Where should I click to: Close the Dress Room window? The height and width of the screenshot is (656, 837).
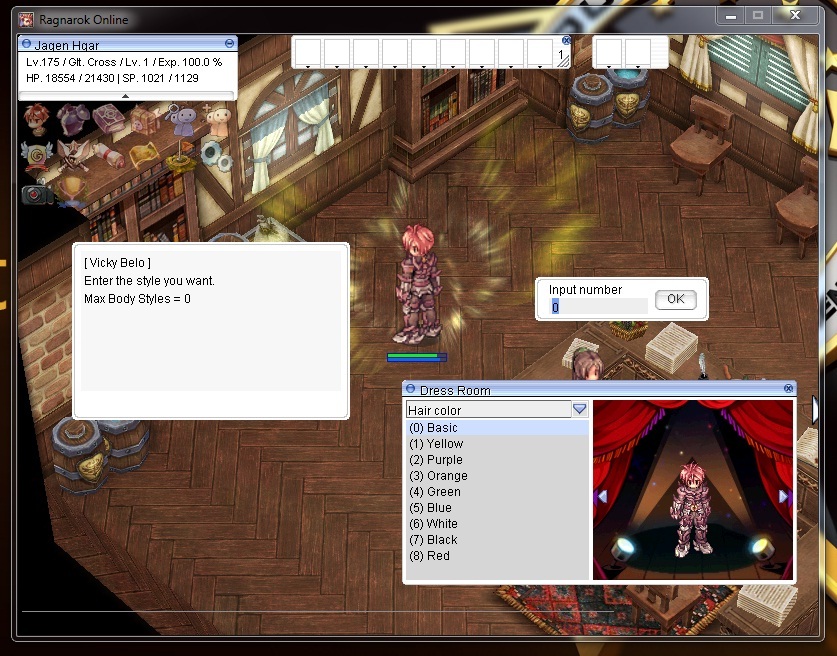click(x=789, y=389)
